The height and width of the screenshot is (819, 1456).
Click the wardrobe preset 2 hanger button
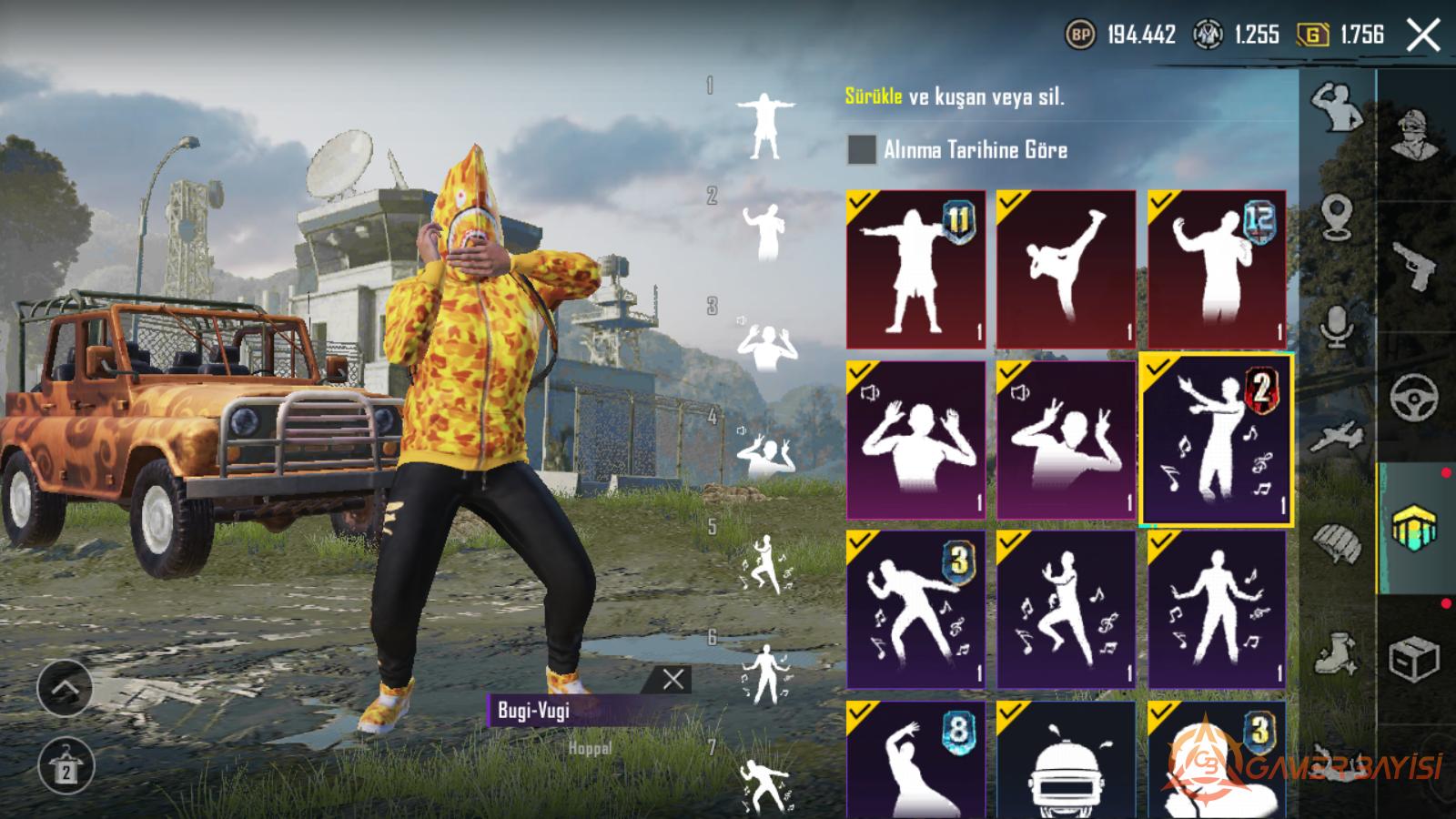(65, 765)
